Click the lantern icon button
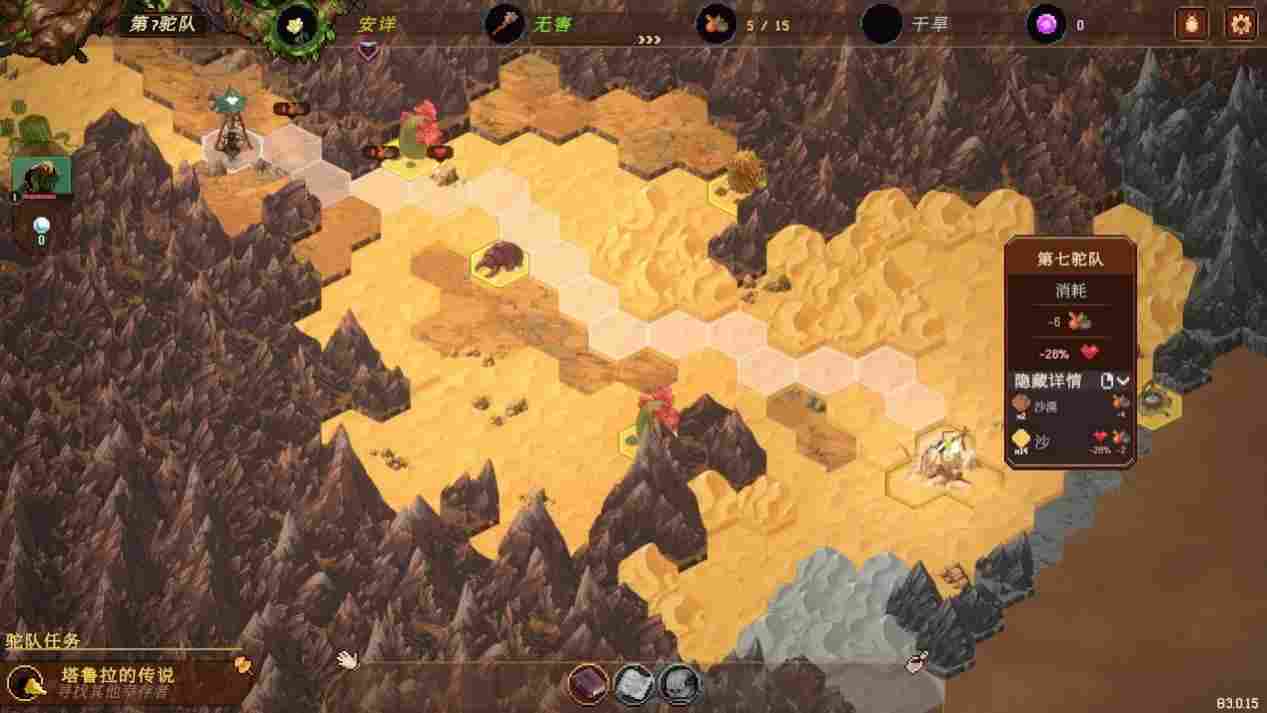 pyautogui.click(x=1191, y=24)
